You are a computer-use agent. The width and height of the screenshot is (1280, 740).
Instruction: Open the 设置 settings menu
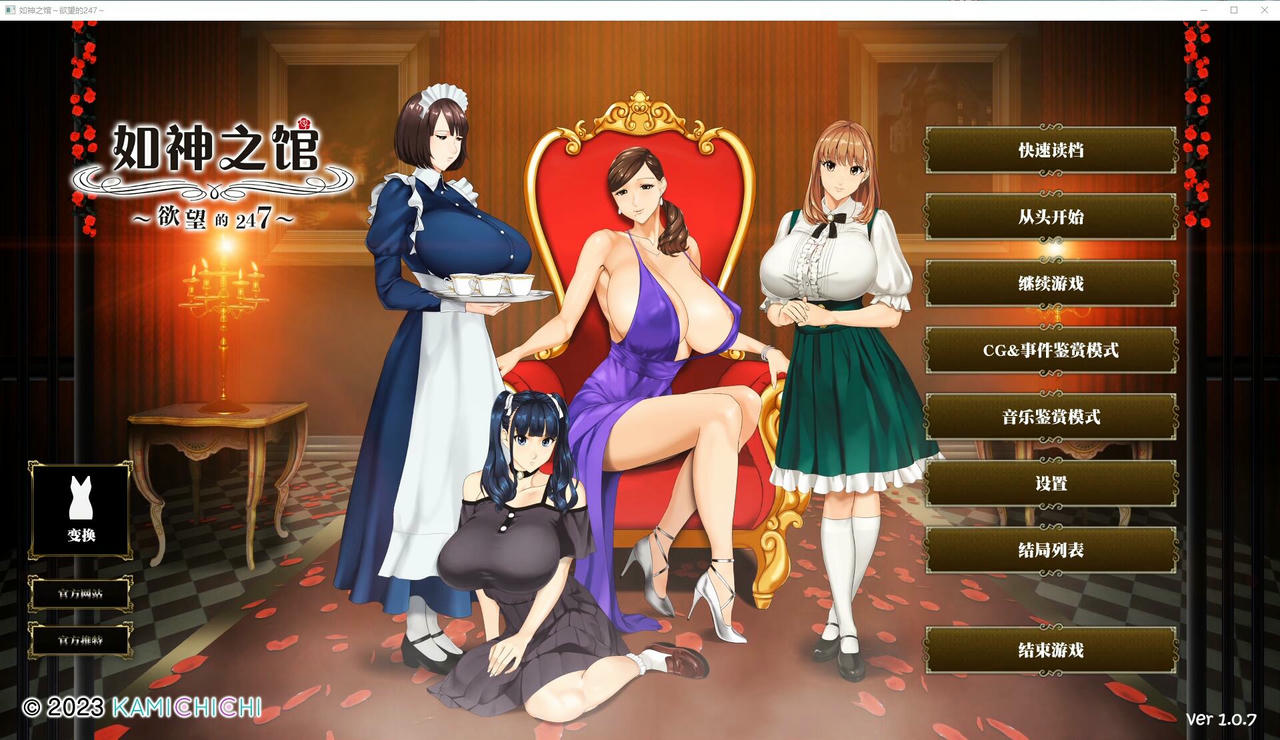1050,483
